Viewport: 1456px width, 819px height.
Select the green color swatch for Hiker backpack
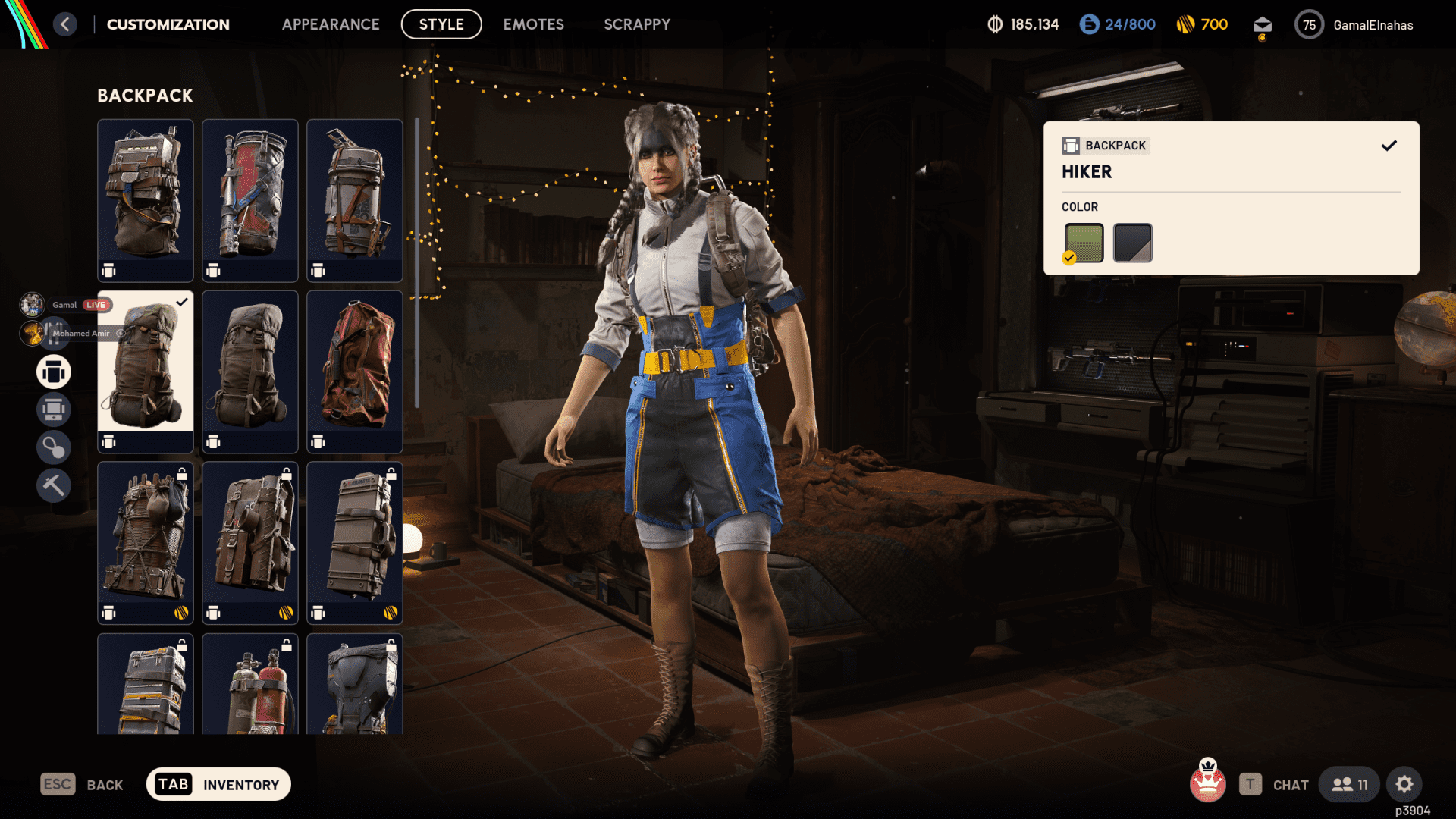point(1084,242)
